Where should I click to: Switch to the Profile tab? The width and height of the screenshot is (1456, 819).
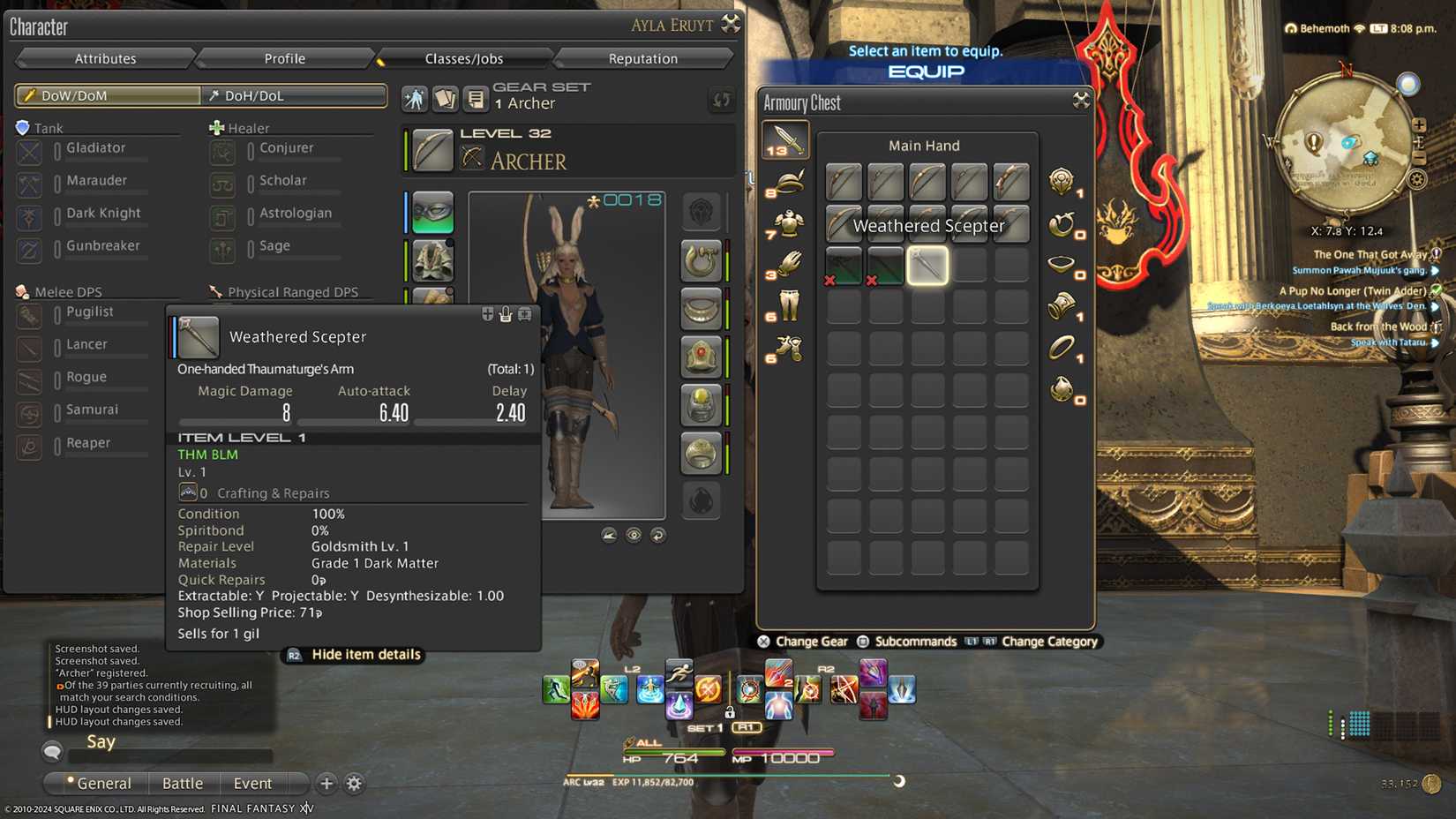pos(284,58)
